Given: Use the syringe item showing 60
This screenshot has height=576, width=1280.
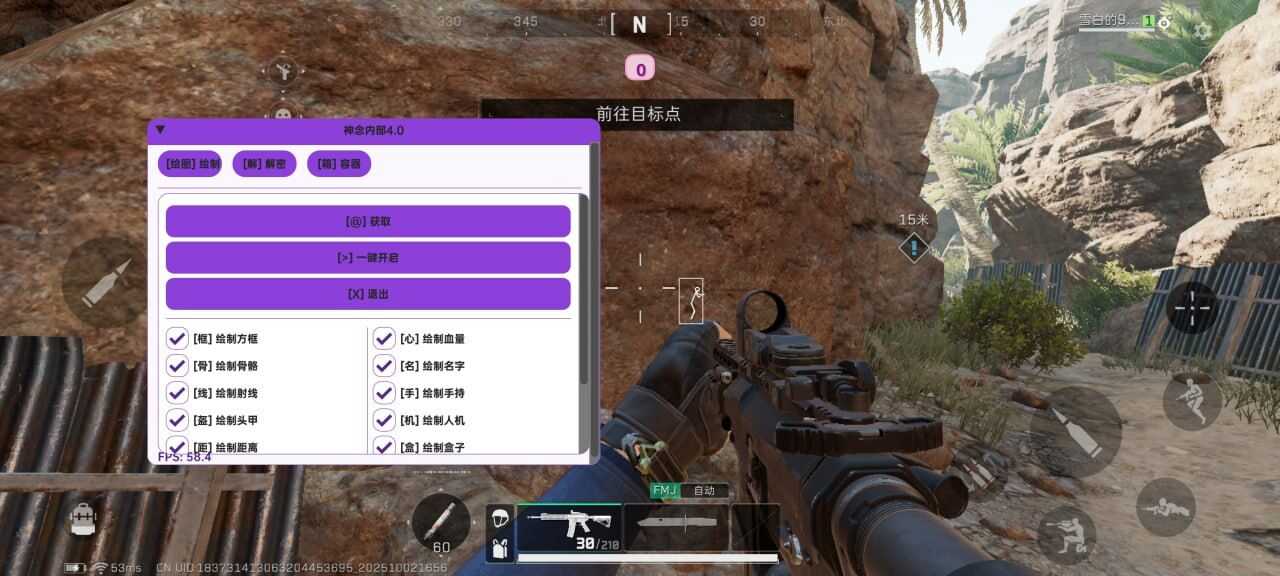Looking at the screenshot, I should pyautogui.click(x=440, y=523).
